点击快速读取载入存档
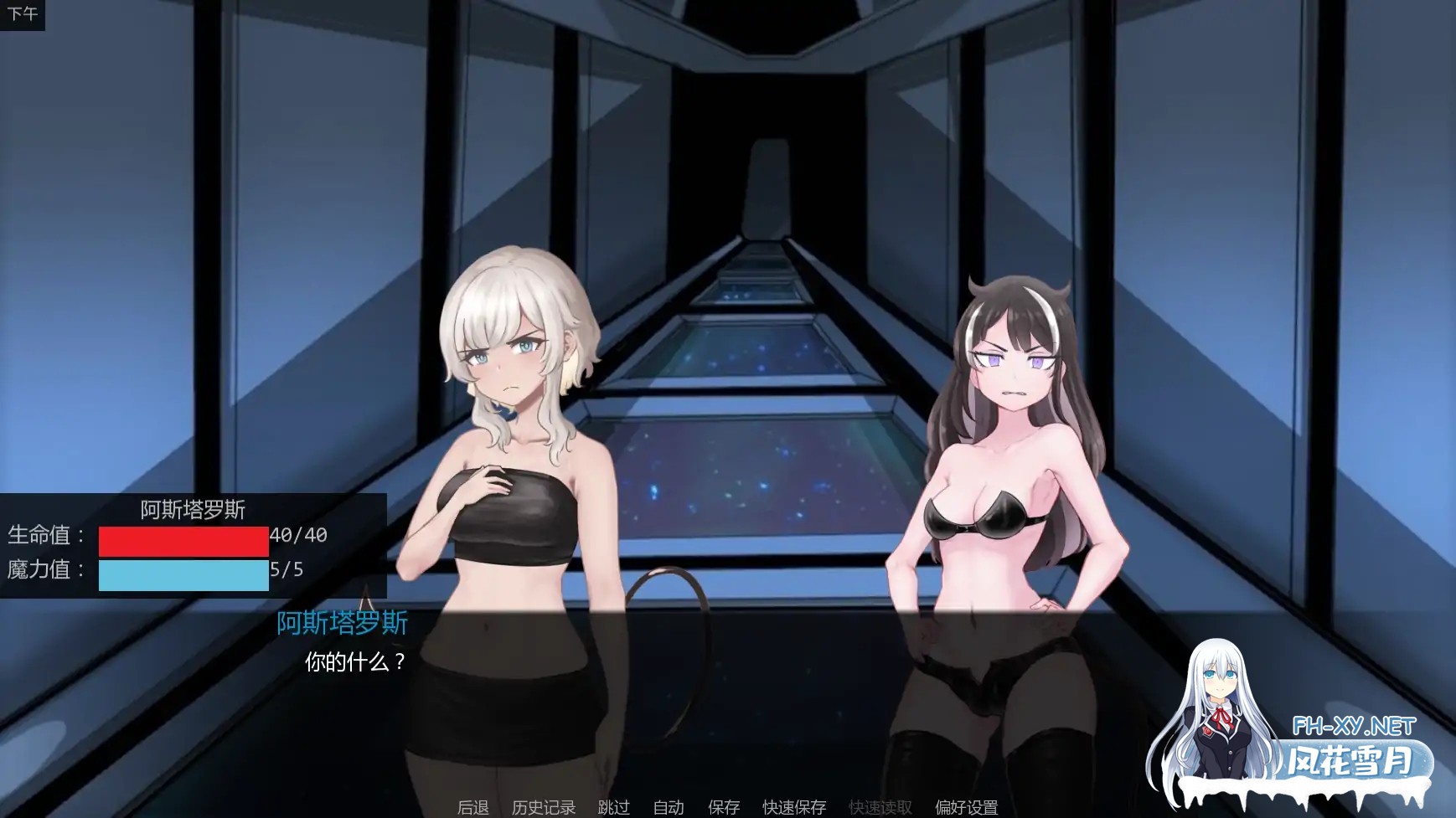The width and height of the screenshot is (1456, 818). [880, 806]
